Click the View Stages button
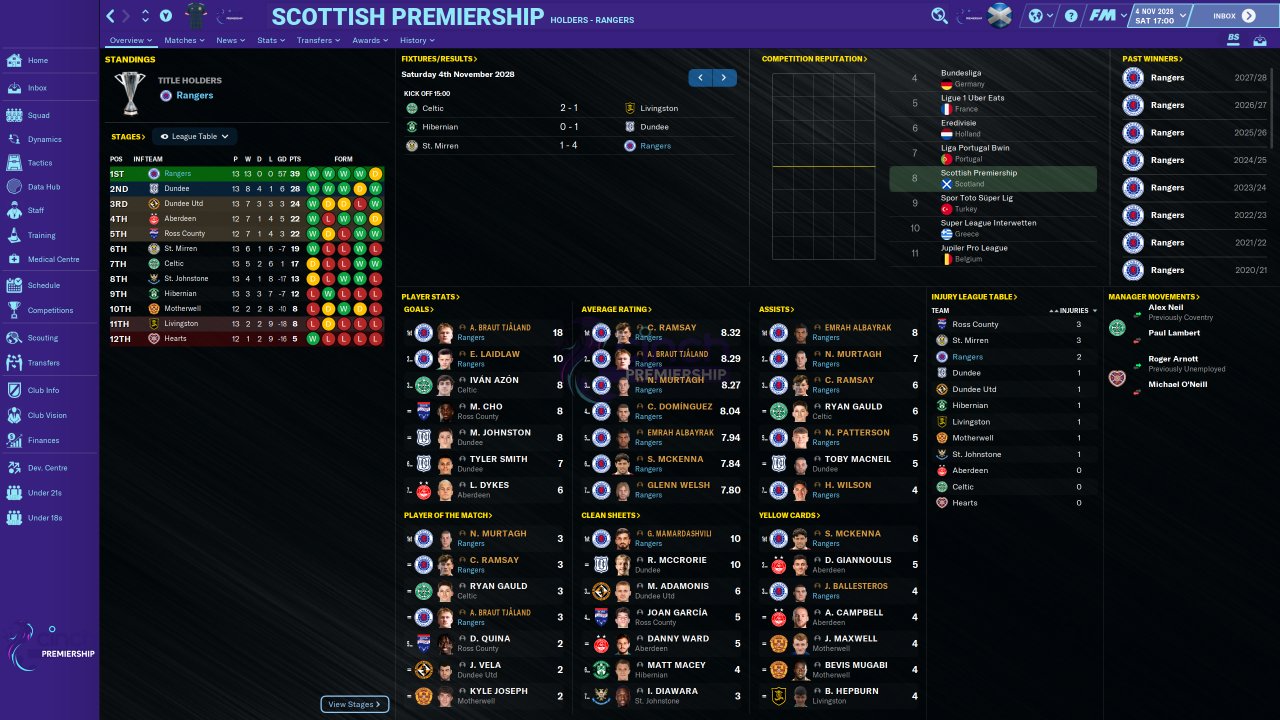1280x720 pixels. (x=354, y=704)
